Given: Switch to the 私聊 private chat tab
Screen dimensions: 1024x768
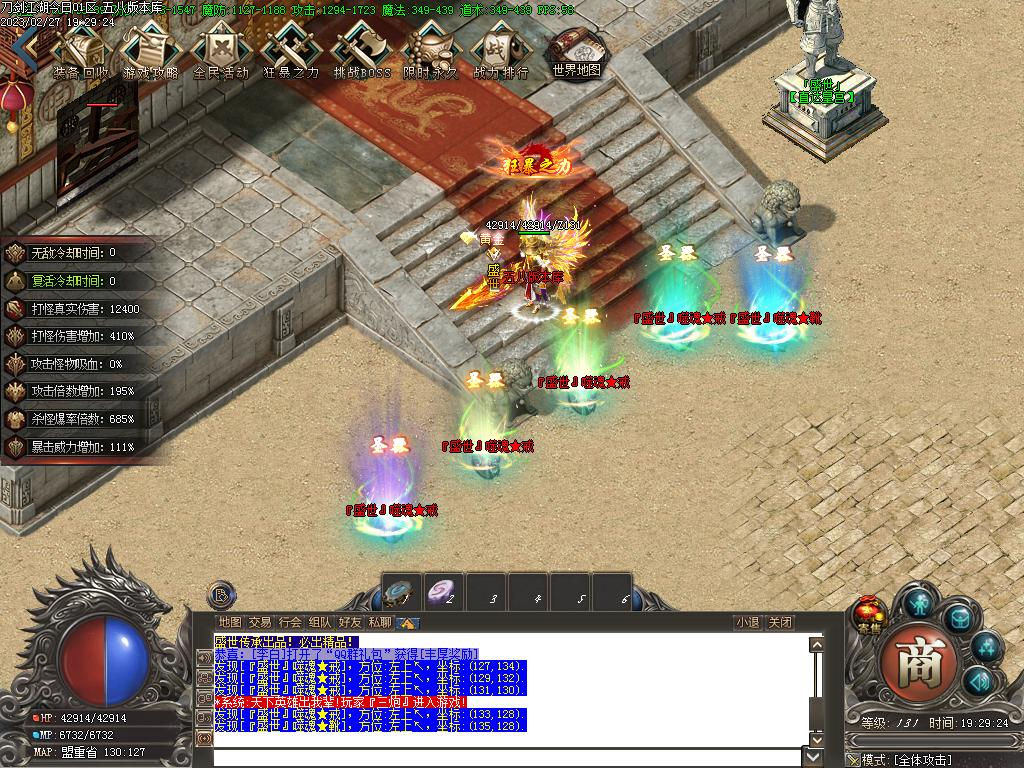Looking at the screenshot, I should coord(380,622).
